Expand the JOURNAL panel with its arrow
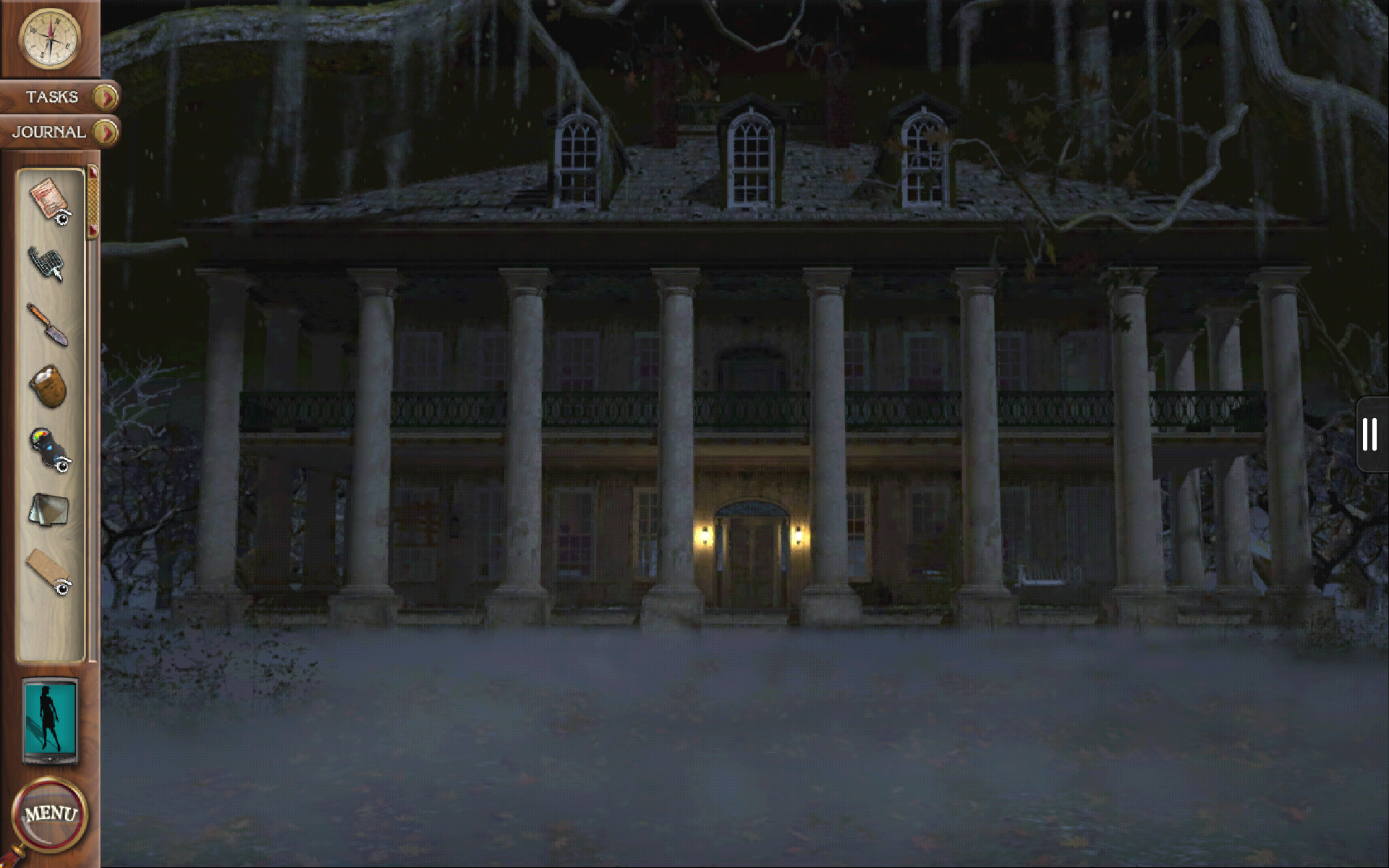1389x868 pixels. (x=106, y=132)
